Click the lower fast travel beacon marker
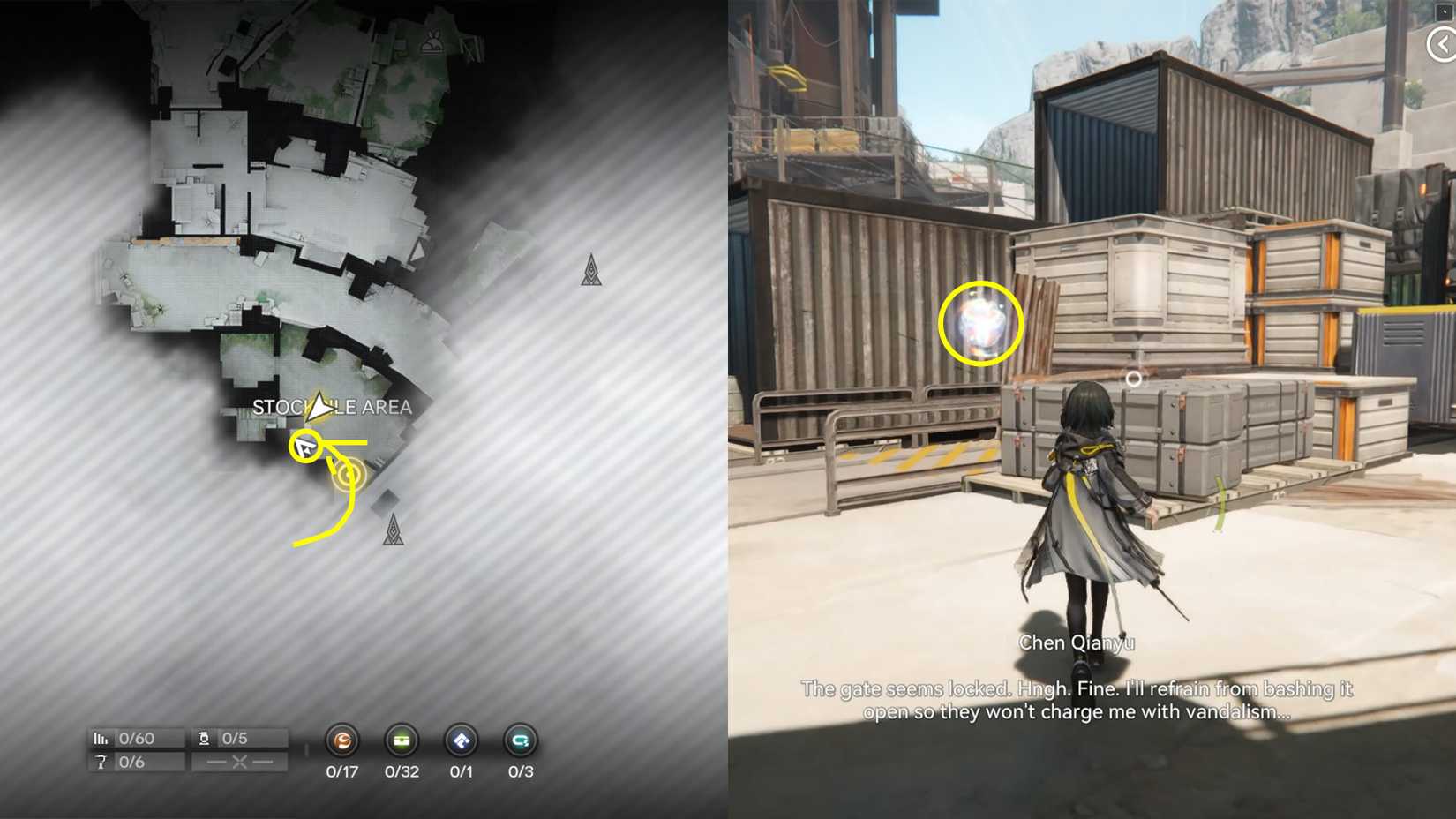The image size is (1456, 819). click(394, 529)
